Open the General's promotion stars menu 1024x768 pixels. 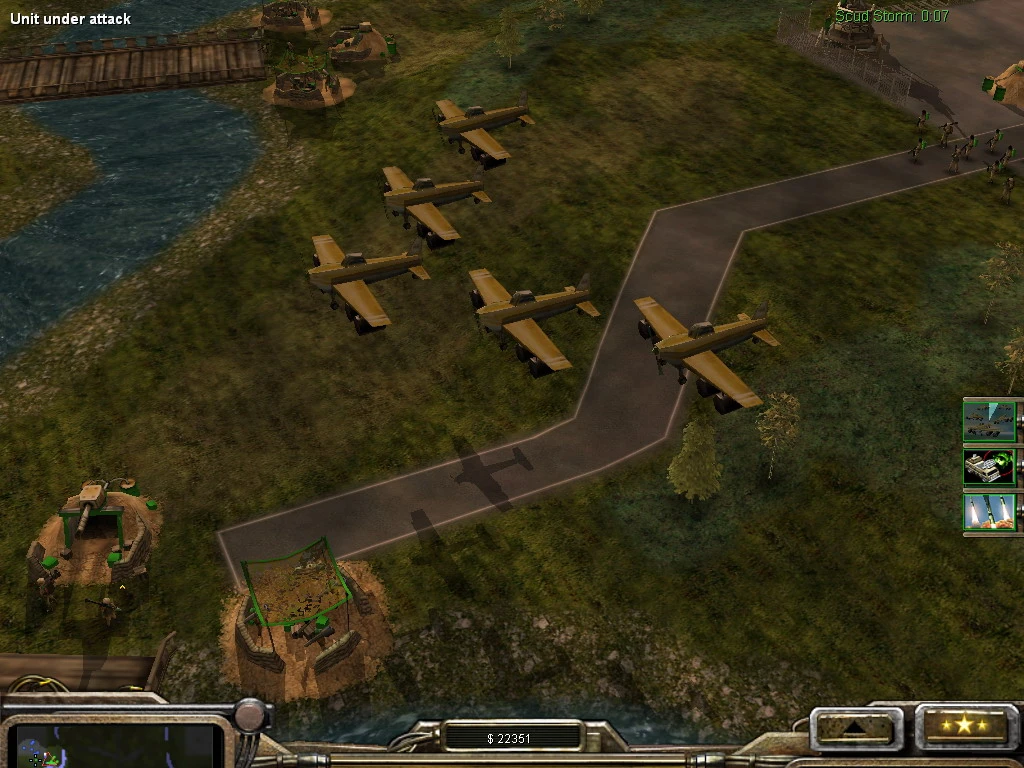pos(963,726)
